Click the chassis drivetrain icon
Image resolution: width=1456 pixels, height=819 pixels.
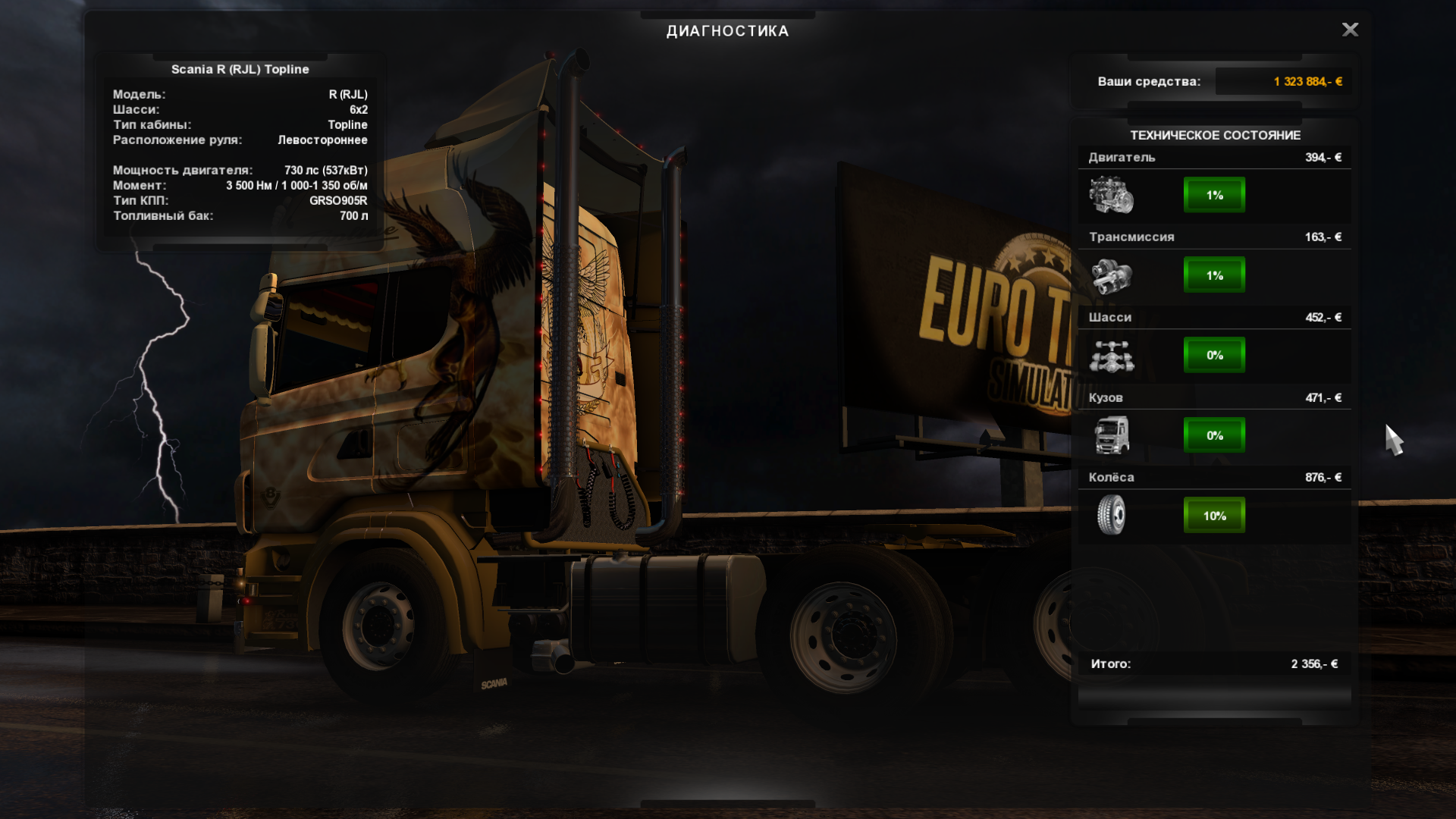(1111, 356)
